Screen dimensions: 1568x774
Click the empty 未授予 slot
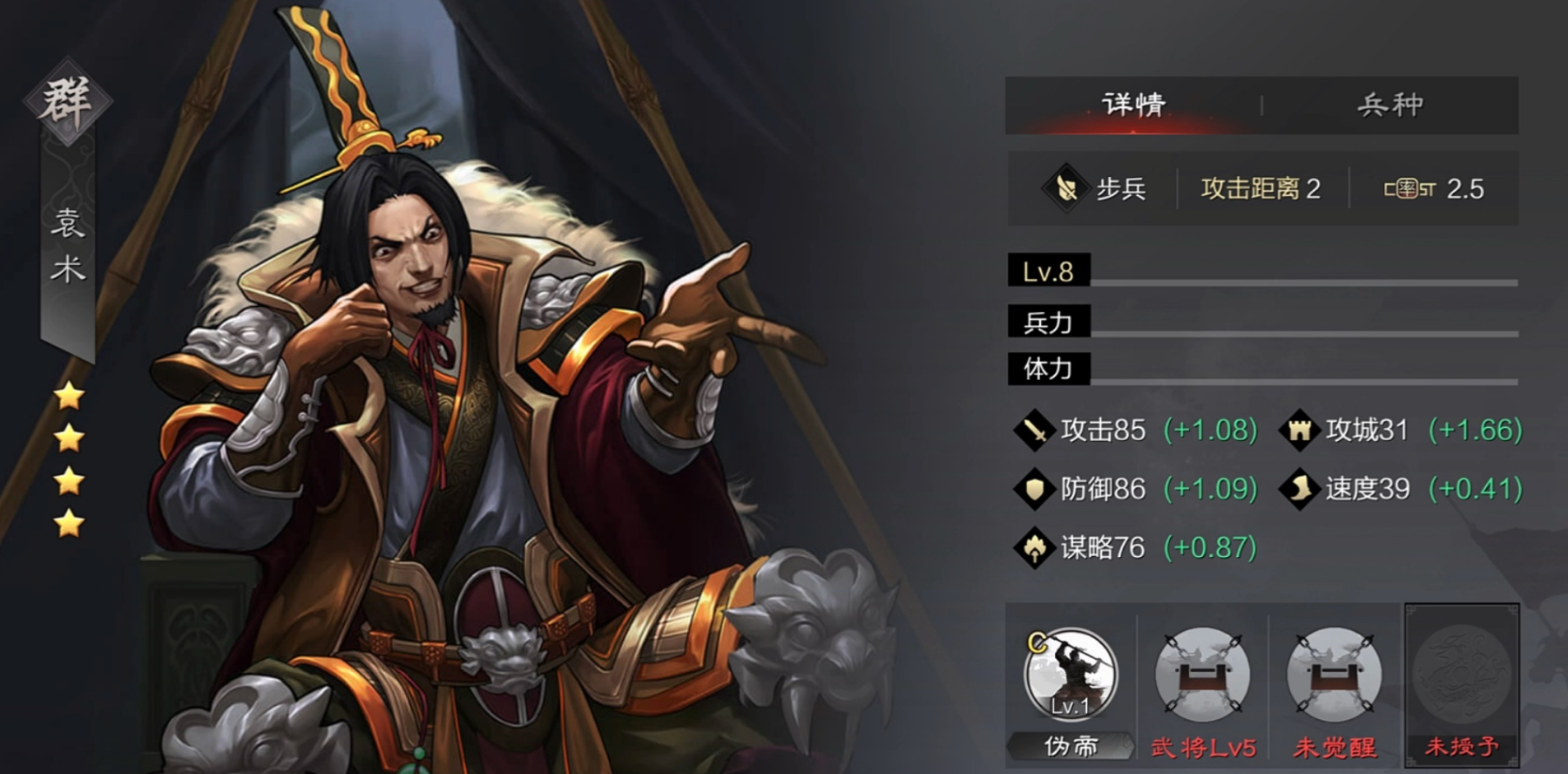coord(1462,676)
